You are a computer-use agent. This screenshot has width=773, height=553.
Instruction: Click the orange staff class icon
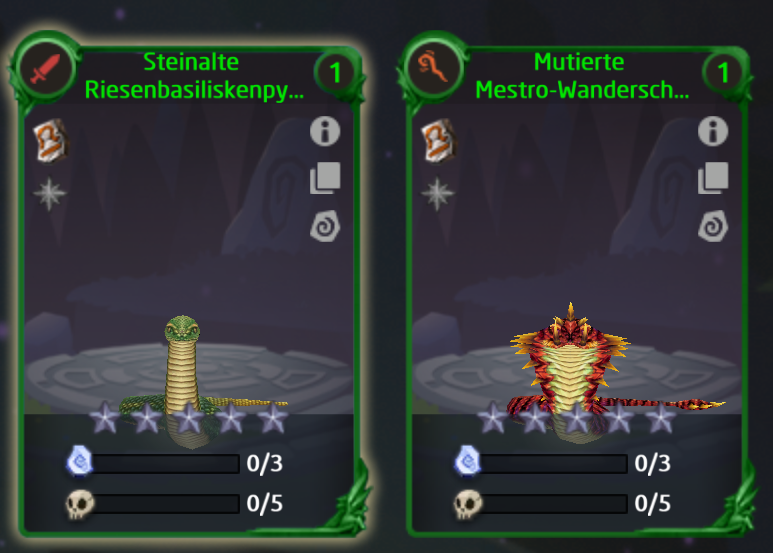pos(435,72)
